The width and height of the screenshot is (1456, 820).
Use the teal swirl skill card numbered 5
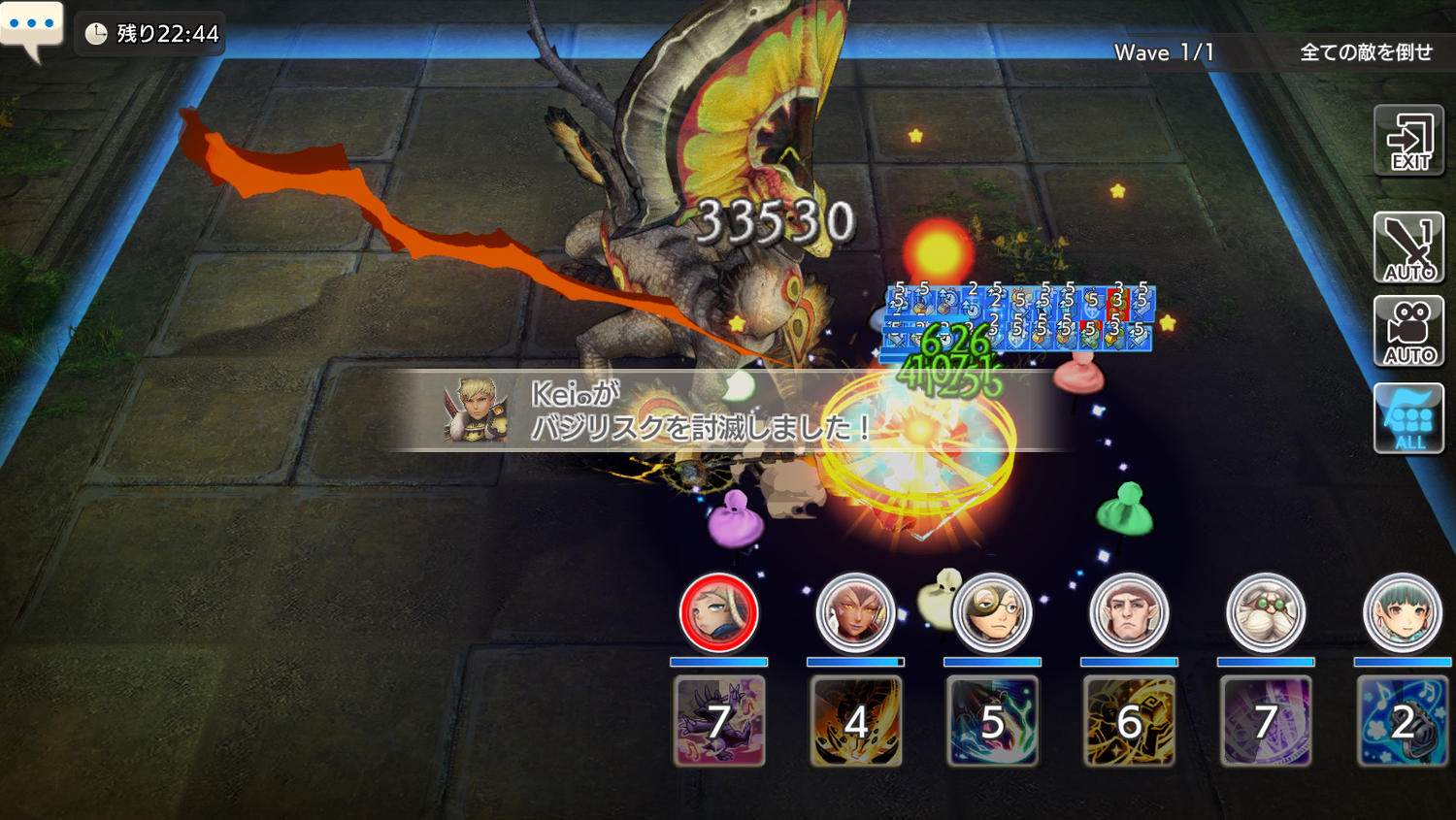point(992,721)
